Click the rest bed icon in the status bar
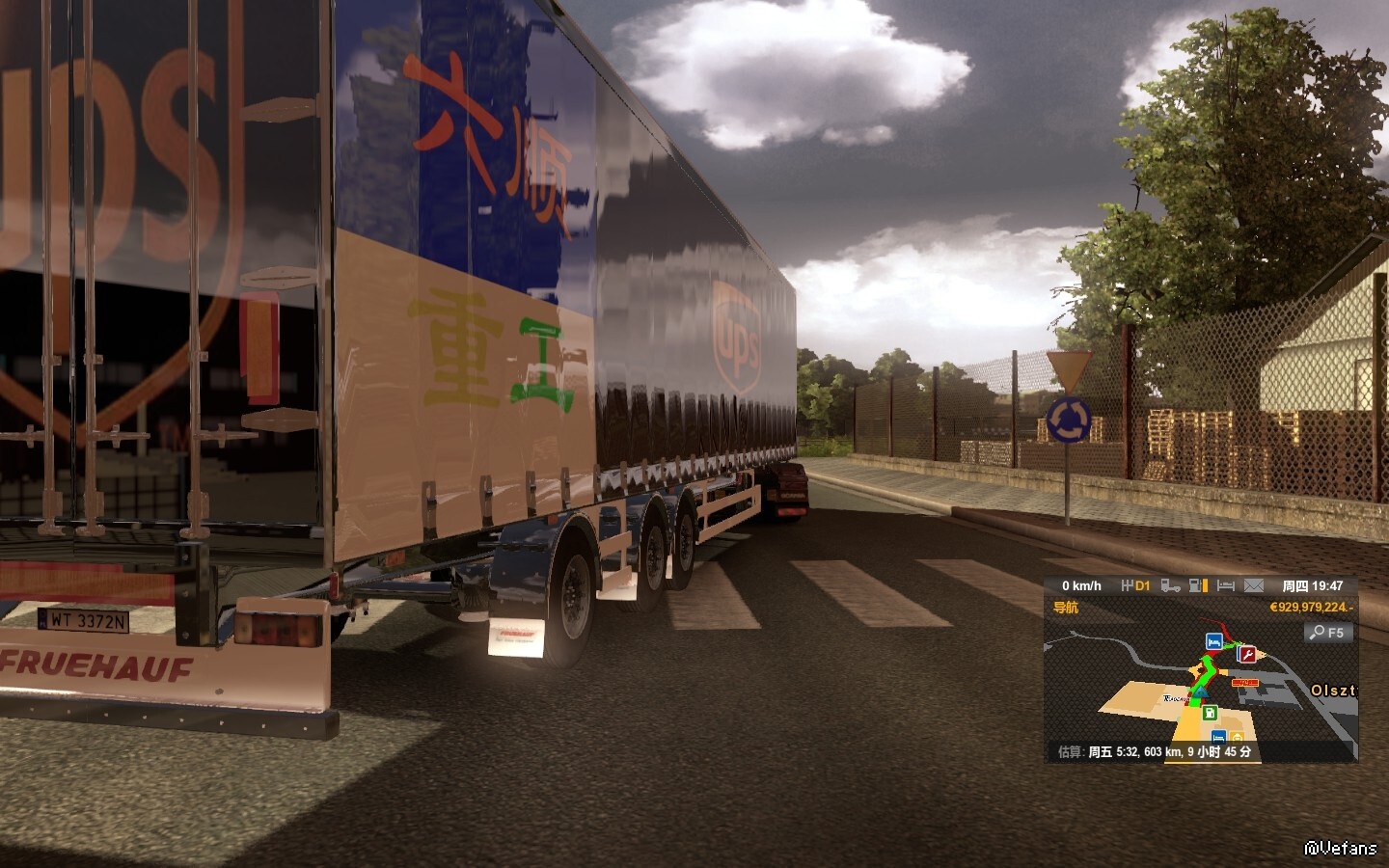 click(x=1226, y=585)
